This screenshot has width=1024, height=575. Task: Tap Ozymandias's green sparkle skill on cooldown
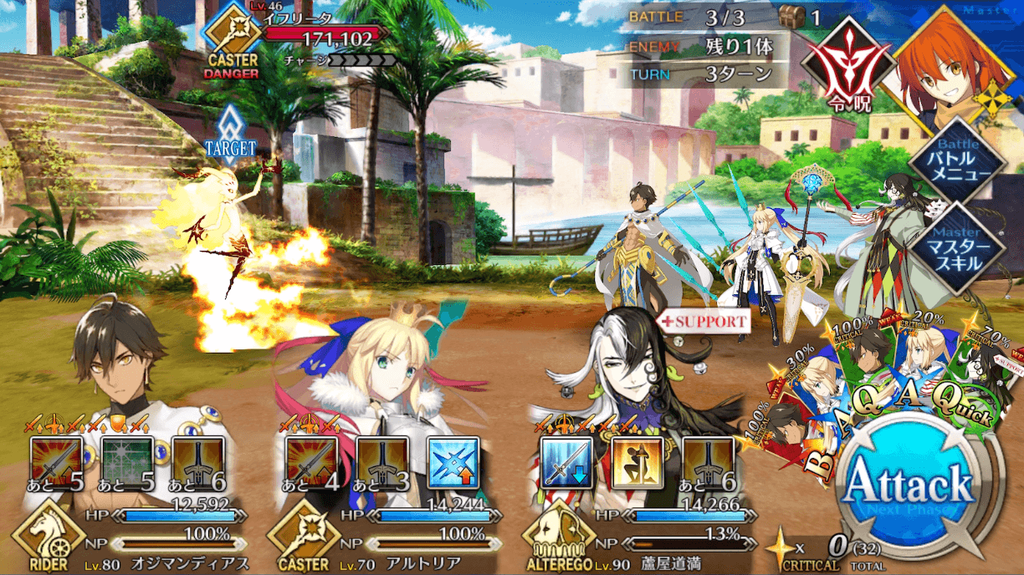click(x=127, y=463)
